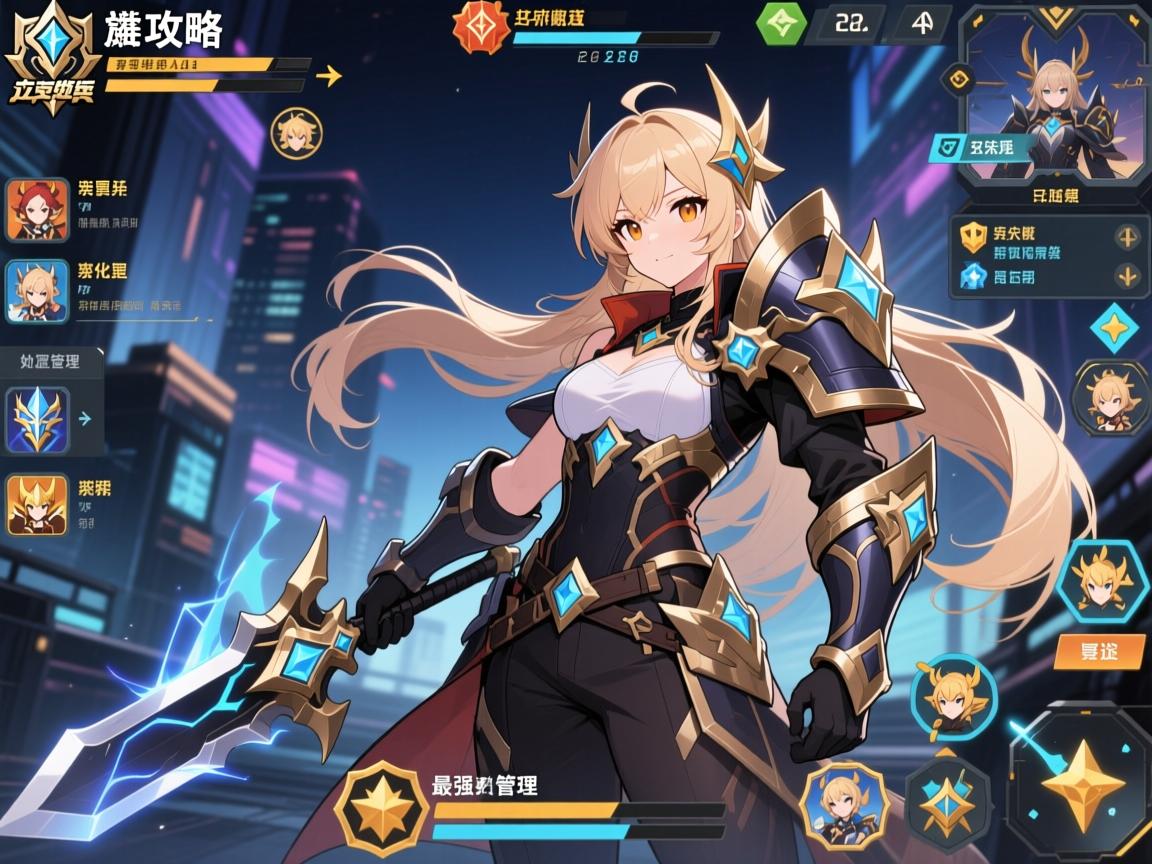Select the blue crystal trident icon
Screen dimensions: 1152x864
[x=37, y=419]
